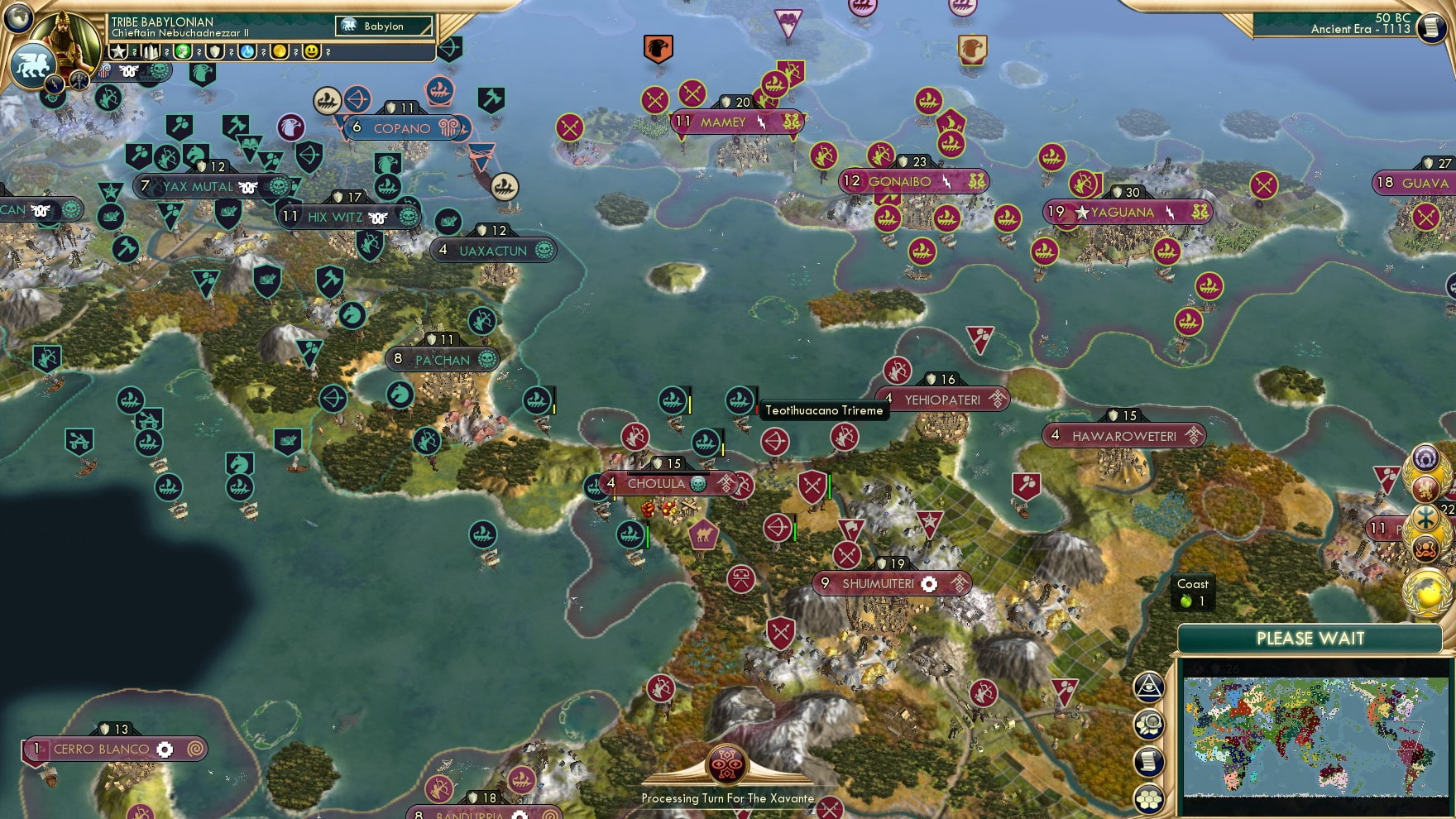The width and height of the screenshot is (1456, 819).
Task: Toggle the small lightning icon under the leader portrait
Action: click(x=55, y=84)
